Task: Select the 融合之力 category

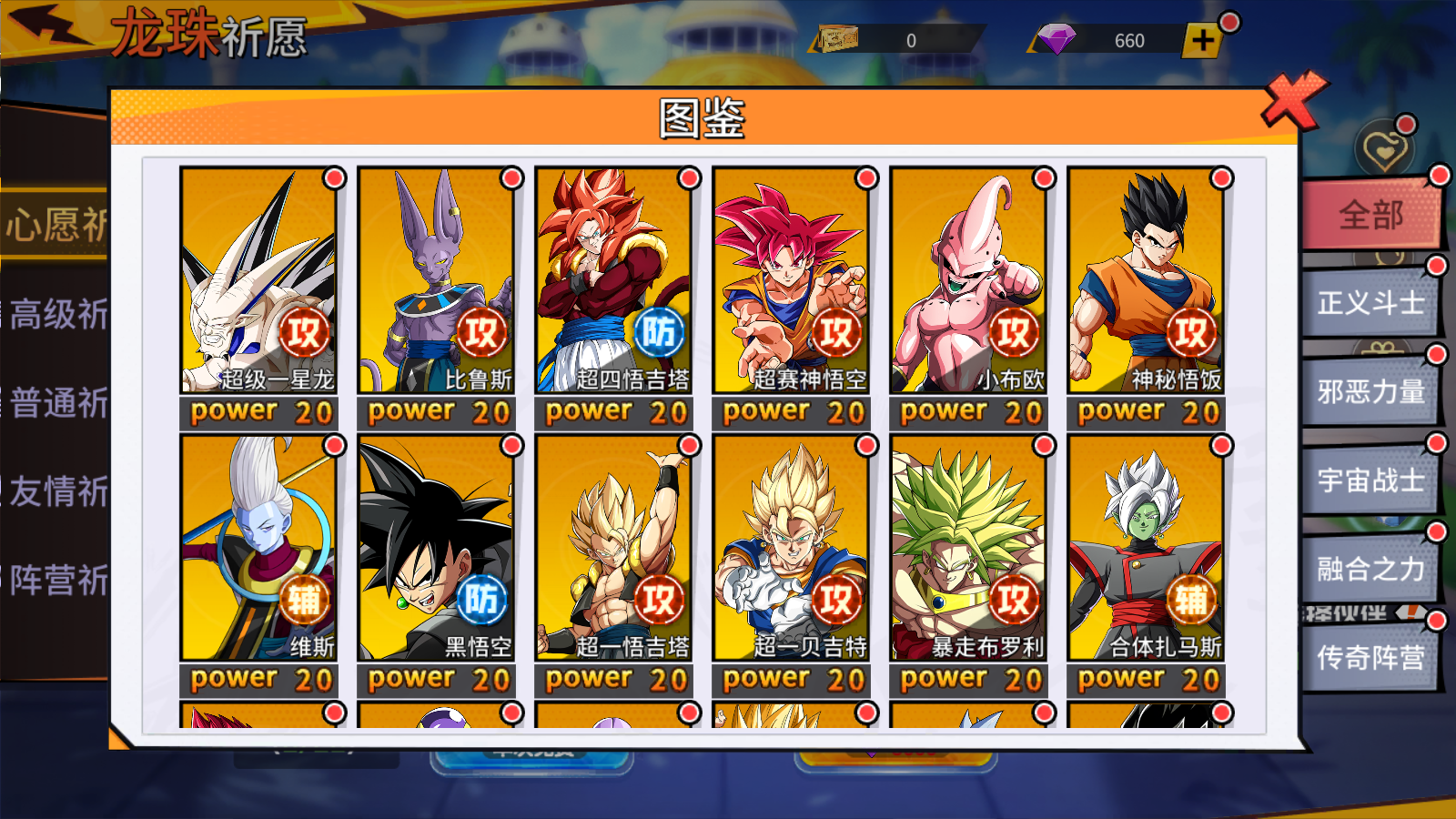Action: [1370, 570]
